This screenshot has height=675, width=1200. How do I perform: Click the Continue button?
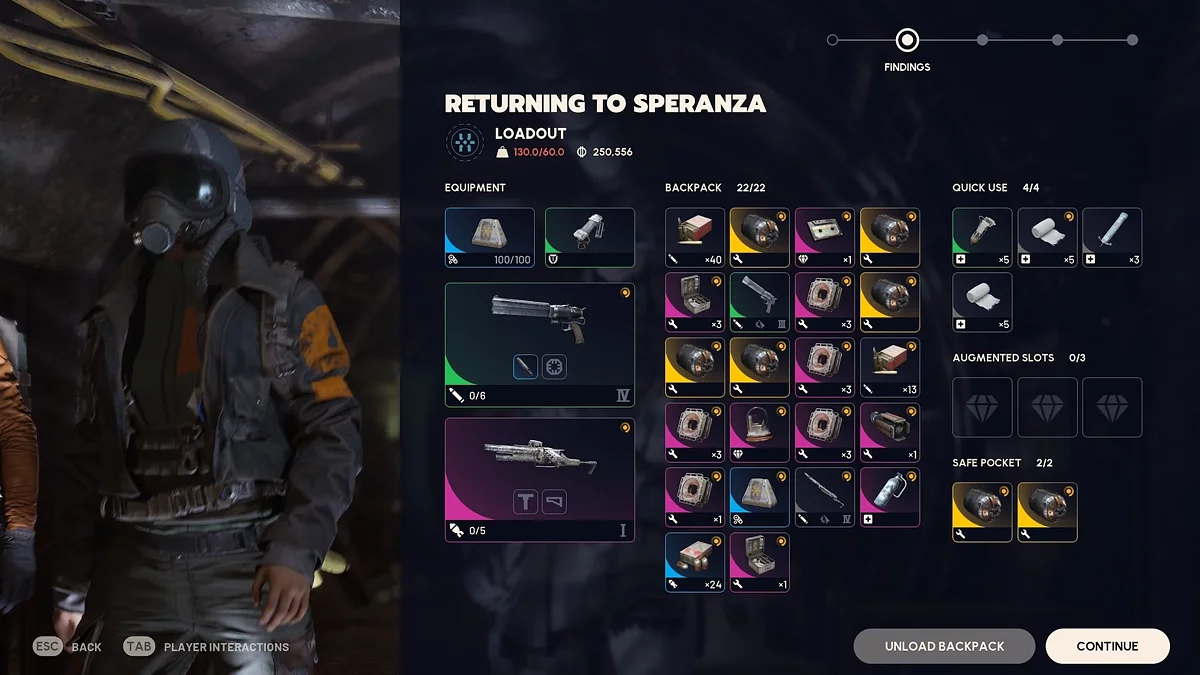click(x=1107, y=646)
